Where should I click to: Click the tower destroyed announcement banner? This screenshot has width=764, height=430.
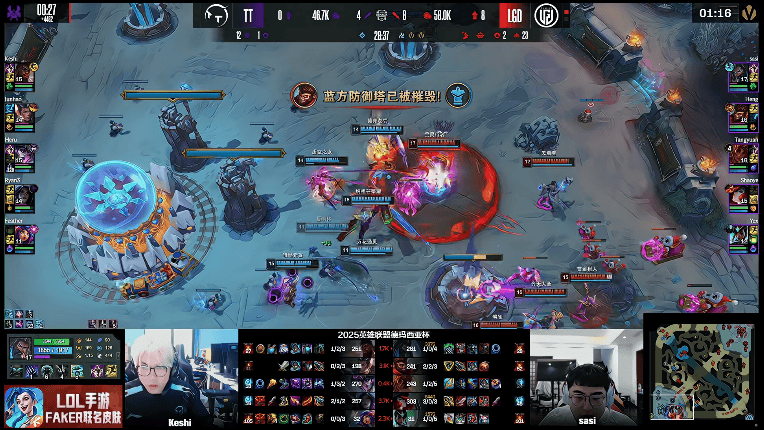click(382, 95)
